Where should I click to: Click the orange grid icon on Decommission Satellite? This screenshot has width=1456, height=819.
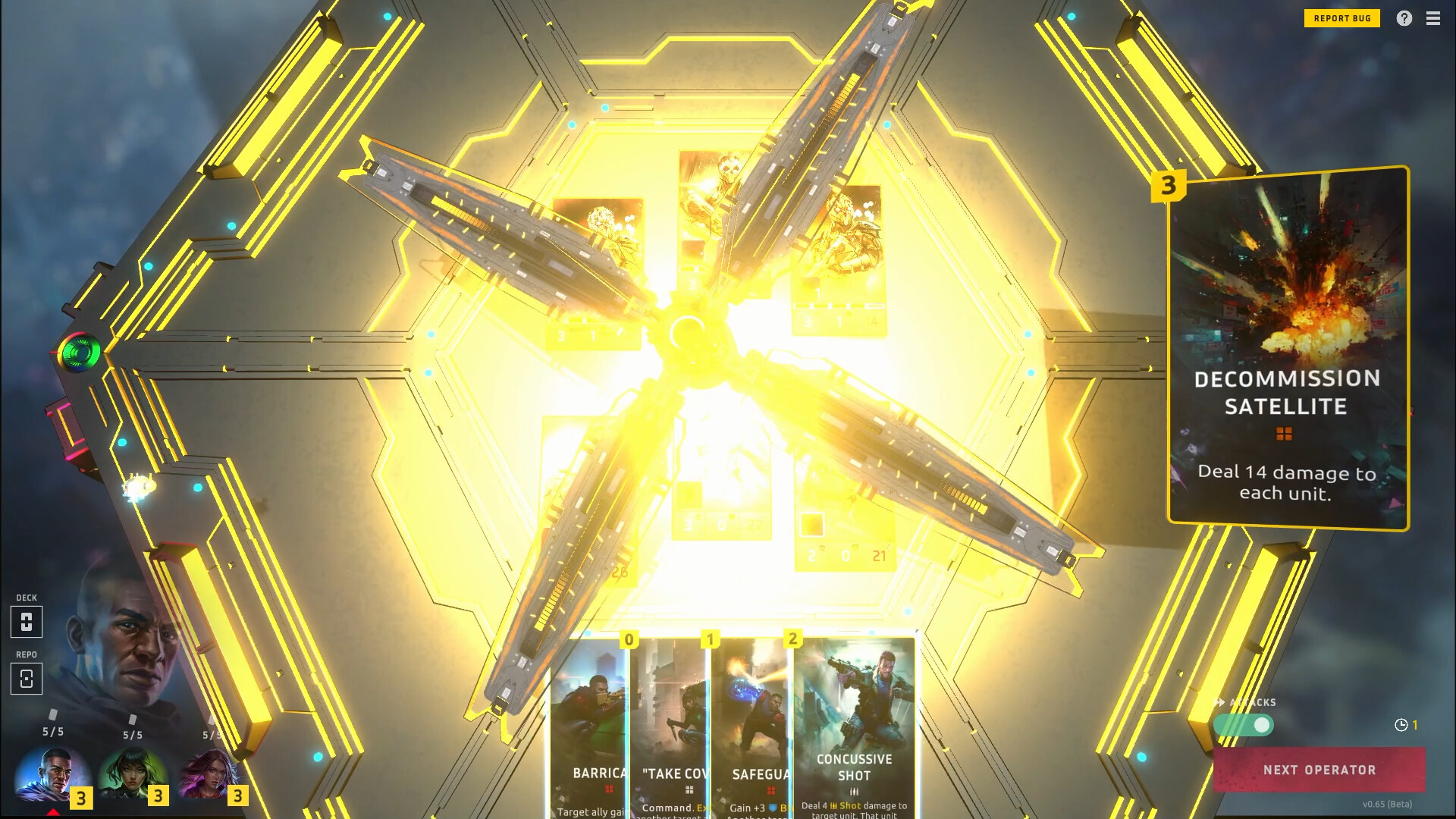(1285, 432)
